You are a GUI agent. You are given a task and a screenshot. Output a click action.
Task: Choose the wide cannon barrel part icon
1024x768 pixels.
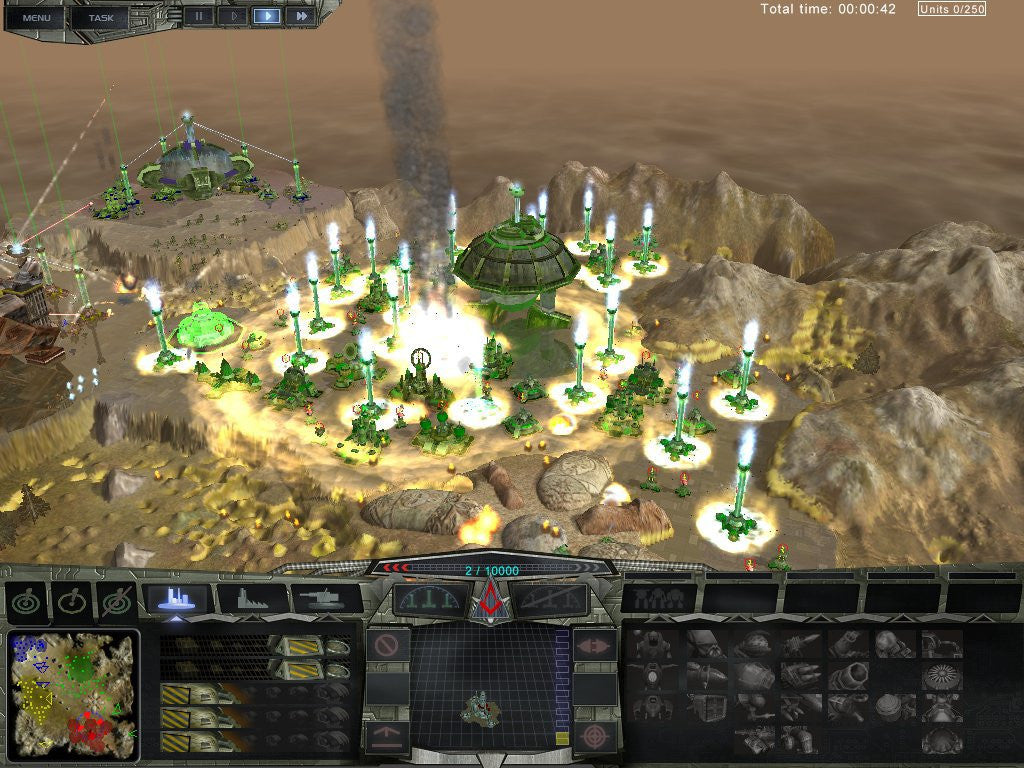846,676
